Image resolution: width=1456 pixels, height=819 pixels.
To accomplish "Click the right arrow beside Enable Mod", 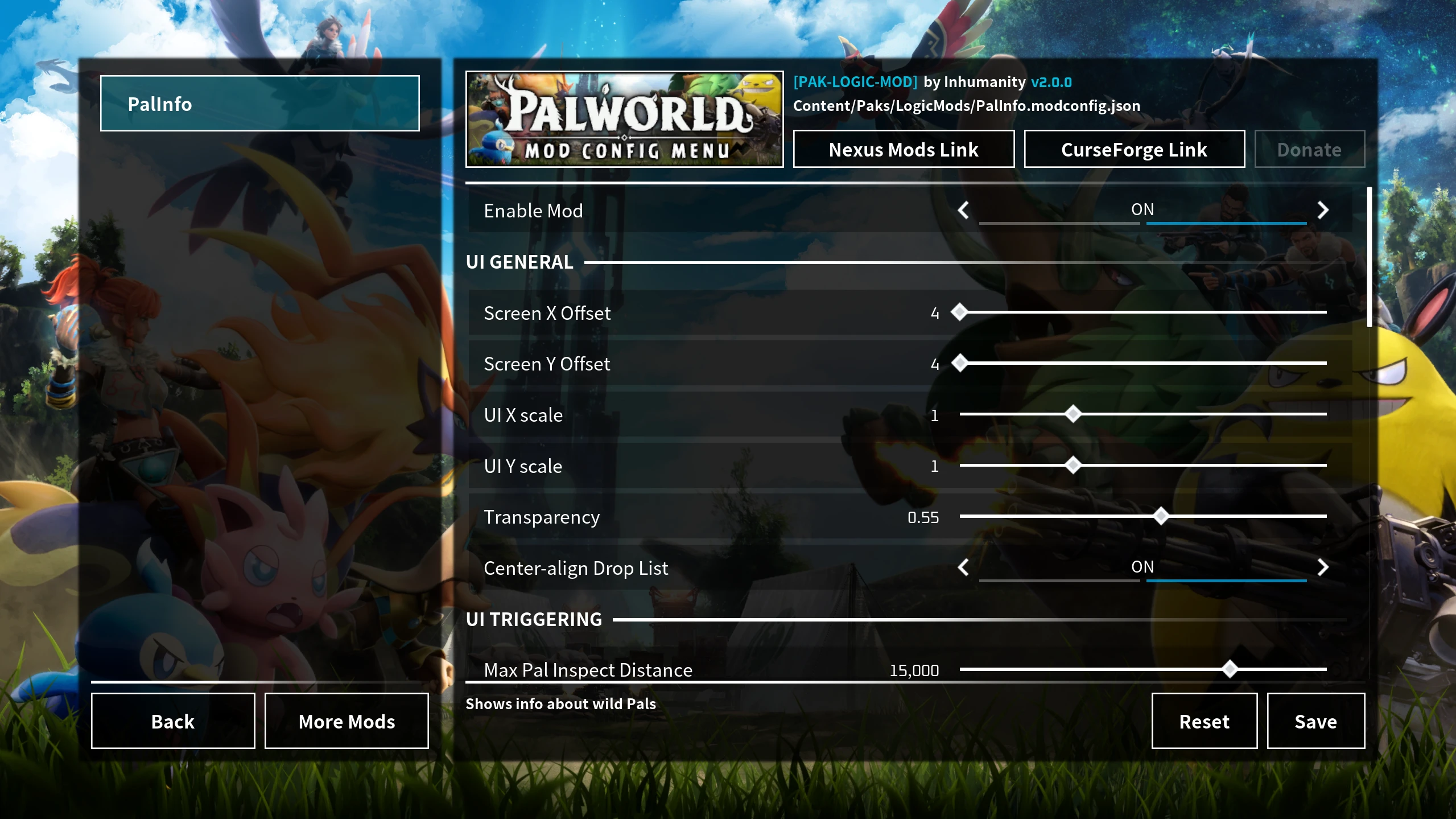I will click(x=1322, y=210).
